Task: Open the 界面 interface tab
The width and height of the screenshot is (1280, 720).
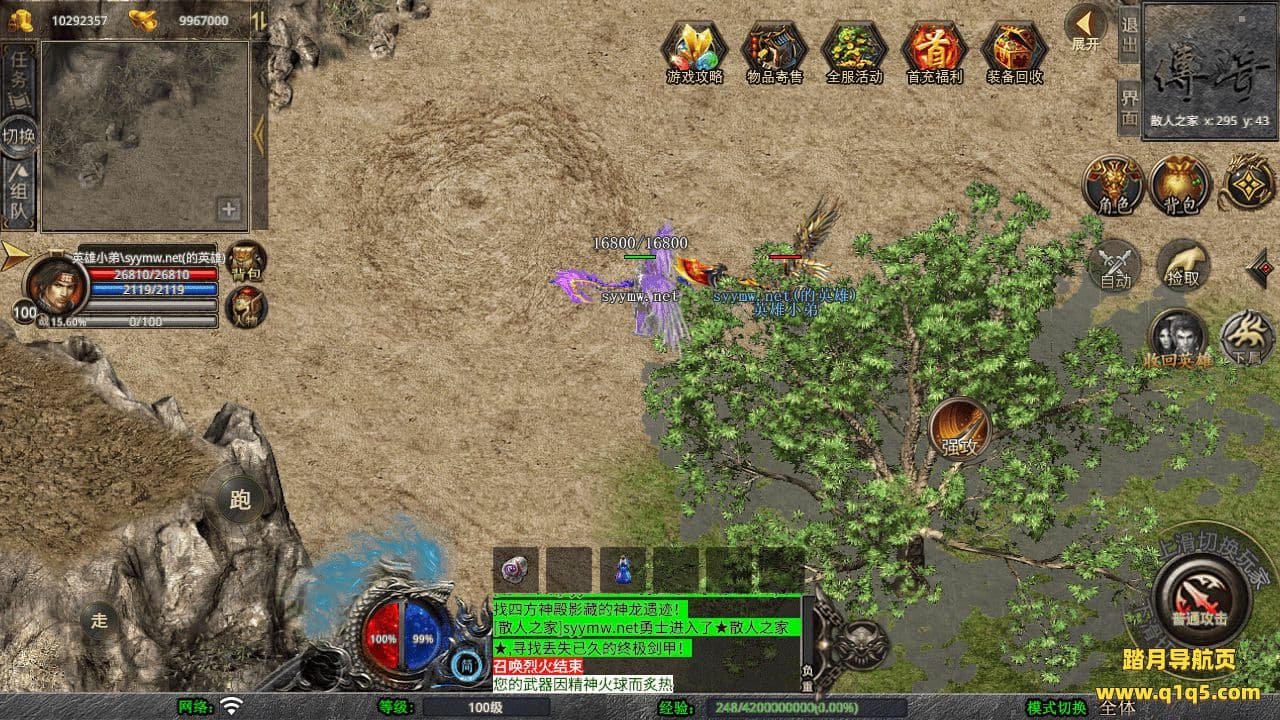Action: click(x=1129, y=107)
